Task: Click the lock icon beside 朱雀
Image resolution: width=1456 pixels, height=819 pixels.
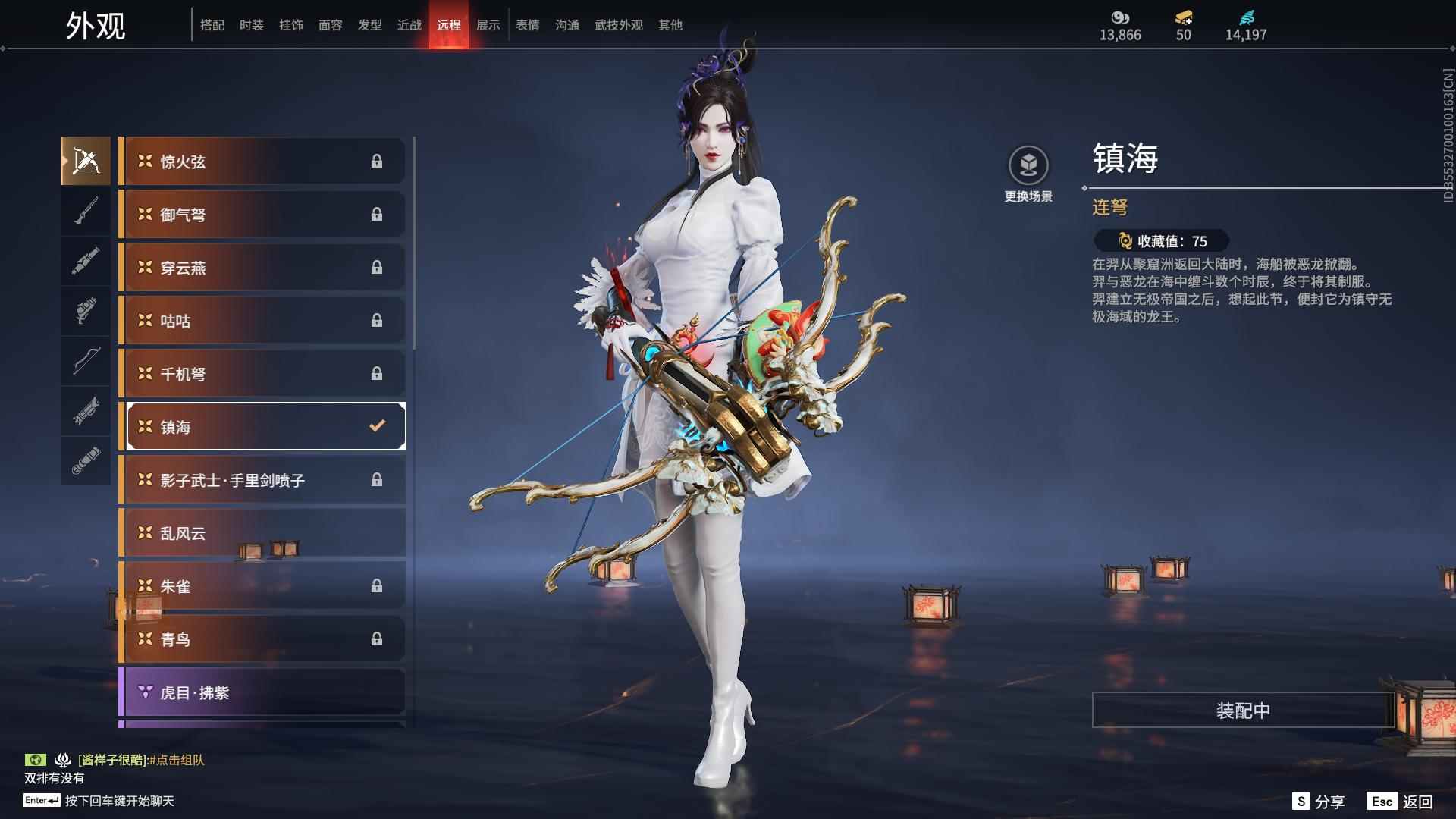Action: [377, 585]
